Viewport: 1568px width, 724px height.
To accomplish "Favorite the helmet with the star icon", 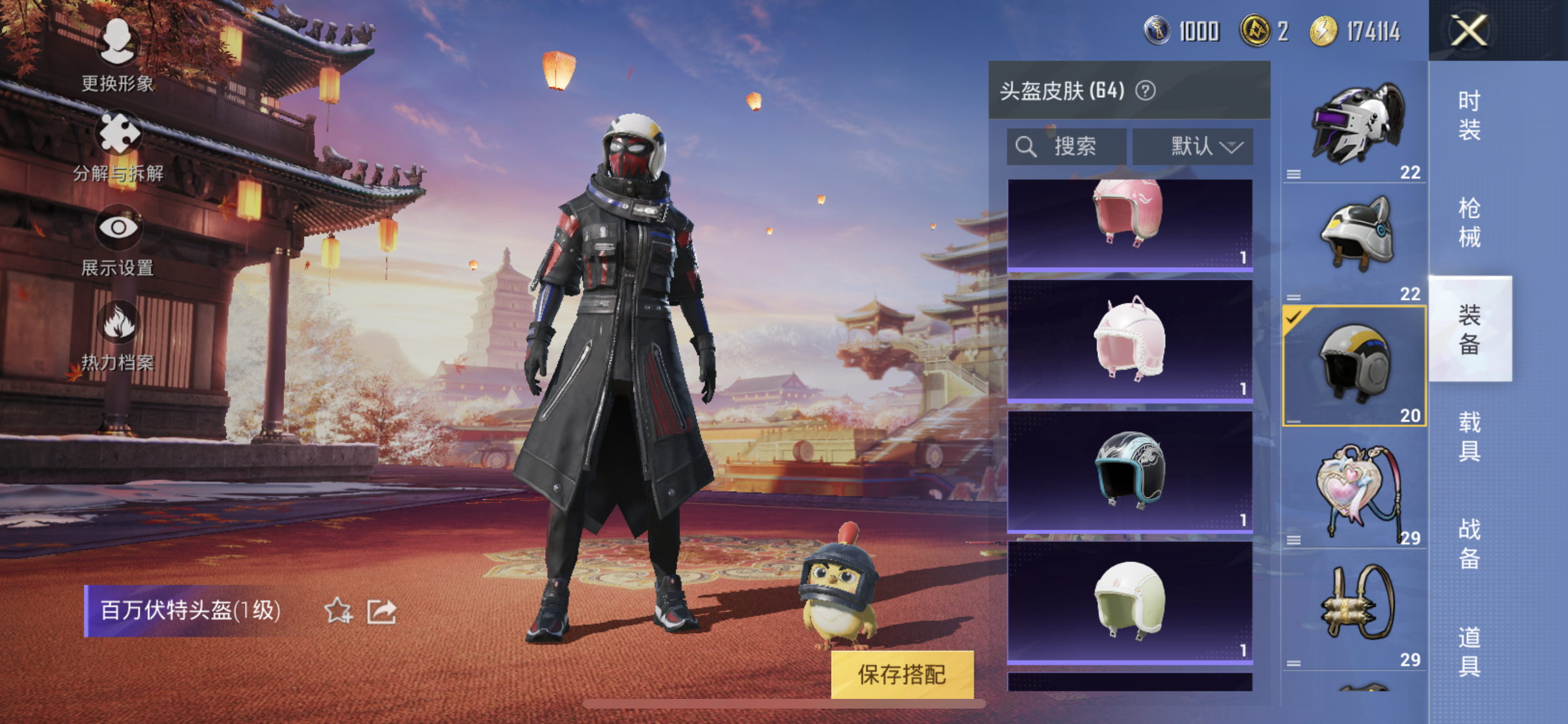I will pos(338,611).
